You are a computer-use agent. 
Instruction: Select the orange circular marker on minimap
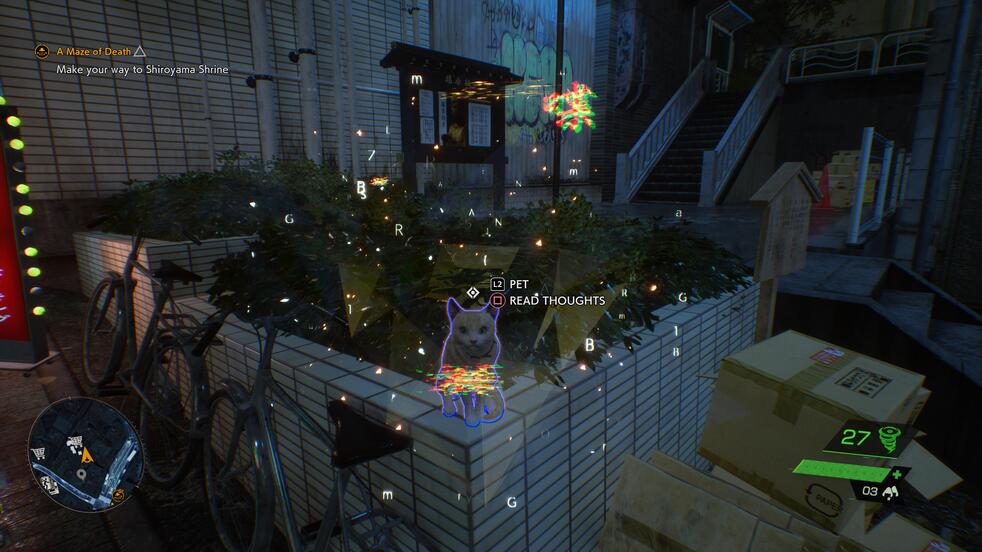pos(119,494)
